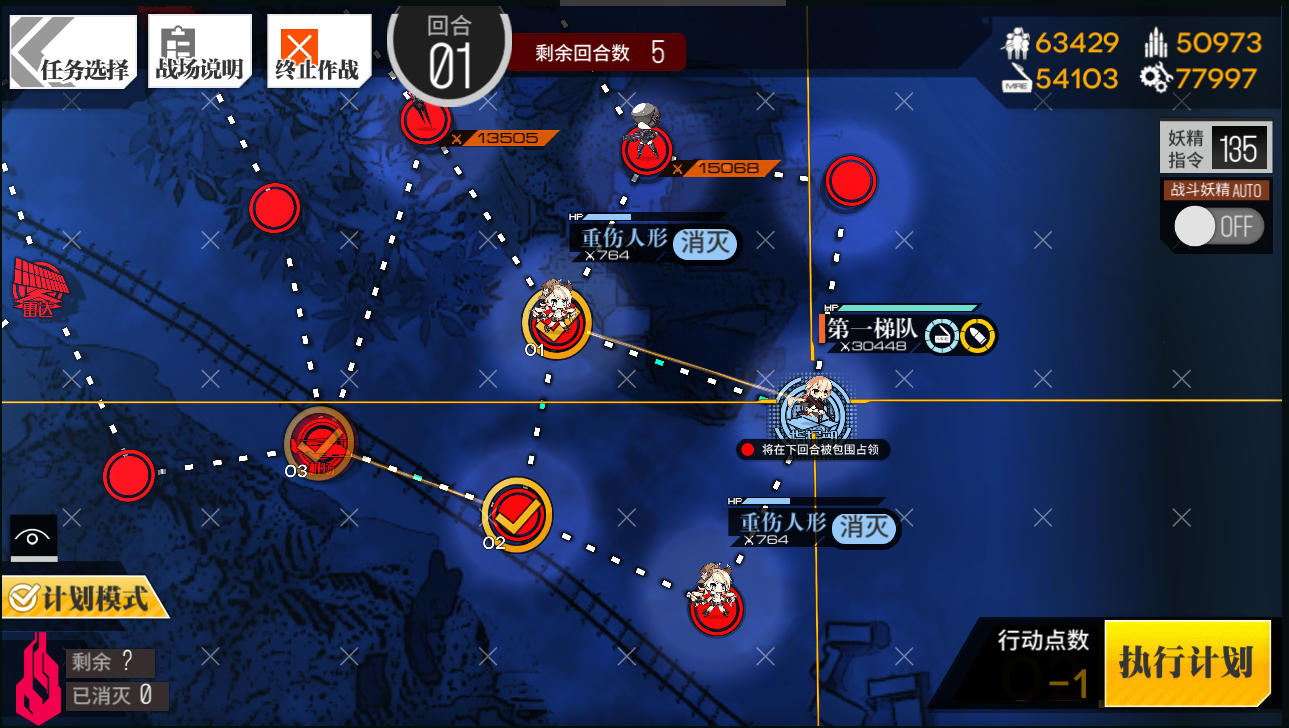This screenshot has height=728, width=1289.
Task: Toggle the 战斗妖精 AUTO switch
Action: pyautogui.click(x=1218, y=226)
